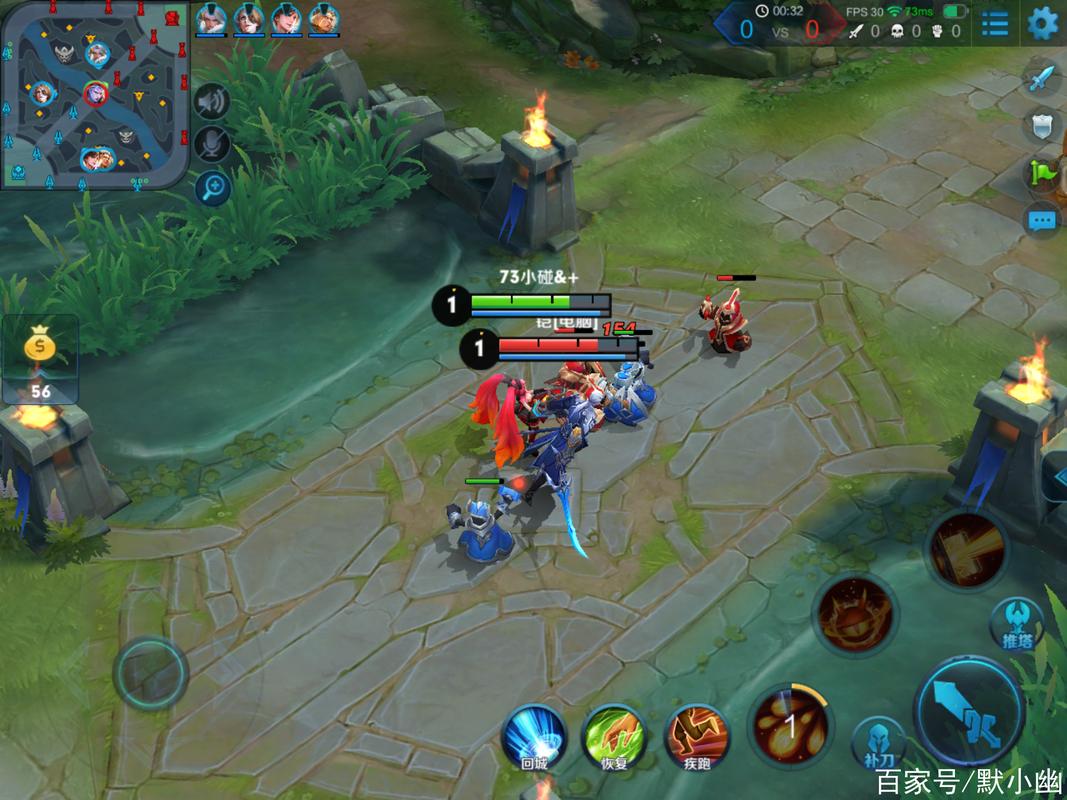This screenshot has height=800, width=1067.
Task: Toggle the microphone voice button
Action: click(x=212, y=145)
